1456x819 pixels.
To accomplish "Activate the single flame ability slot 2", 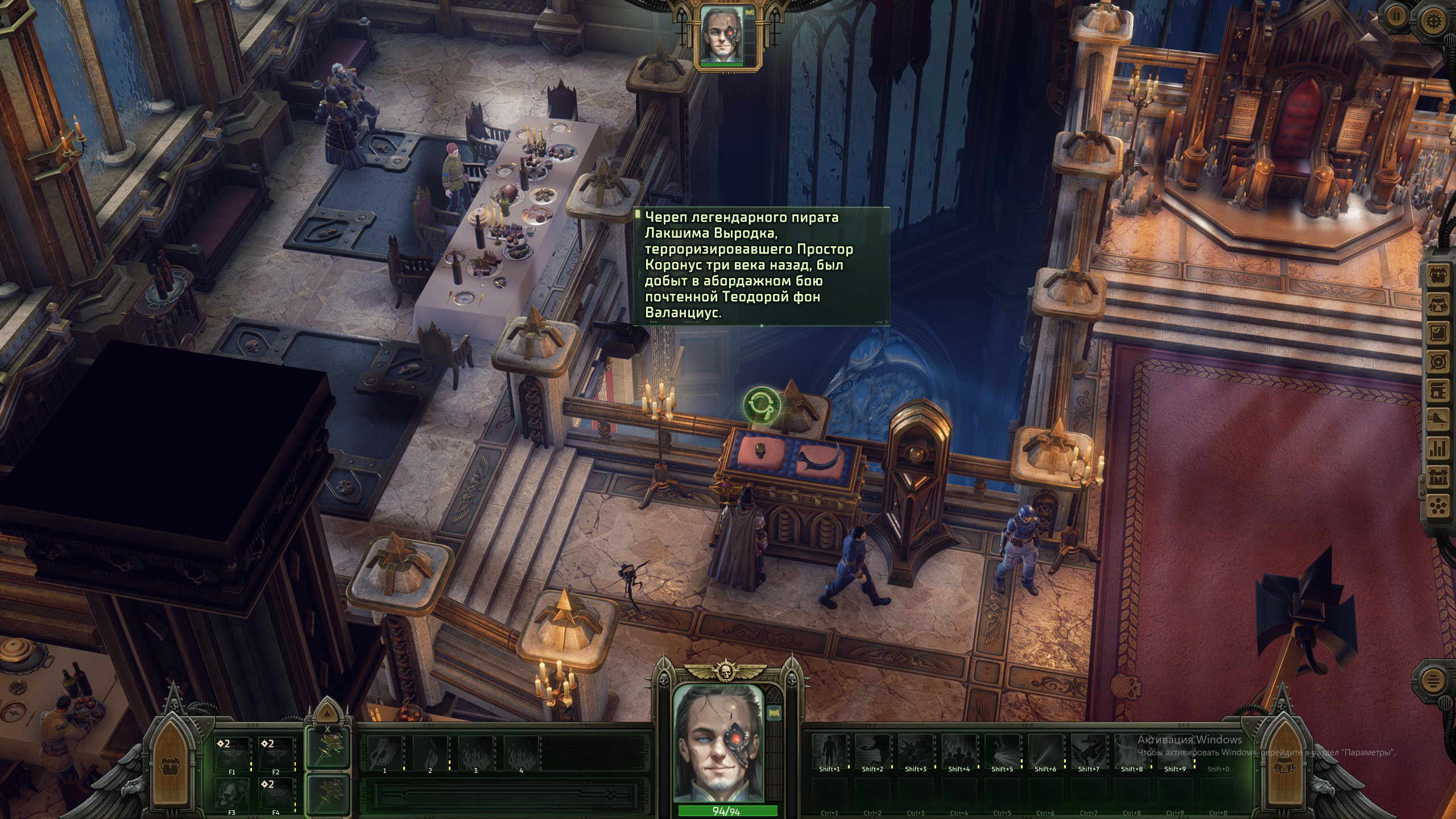I will click(430, 752).
